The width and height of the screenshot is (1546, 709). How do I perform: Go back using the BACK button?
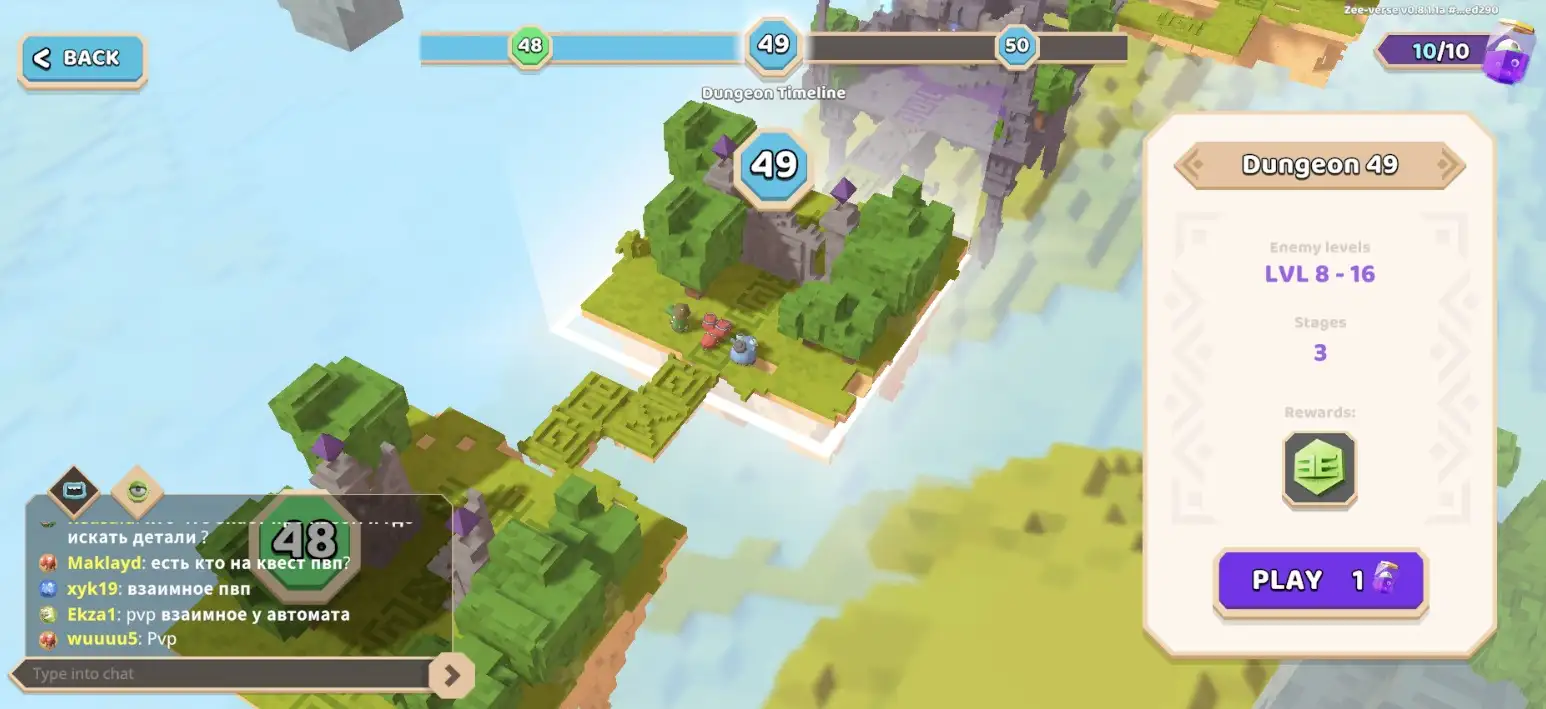pos(82,59)
